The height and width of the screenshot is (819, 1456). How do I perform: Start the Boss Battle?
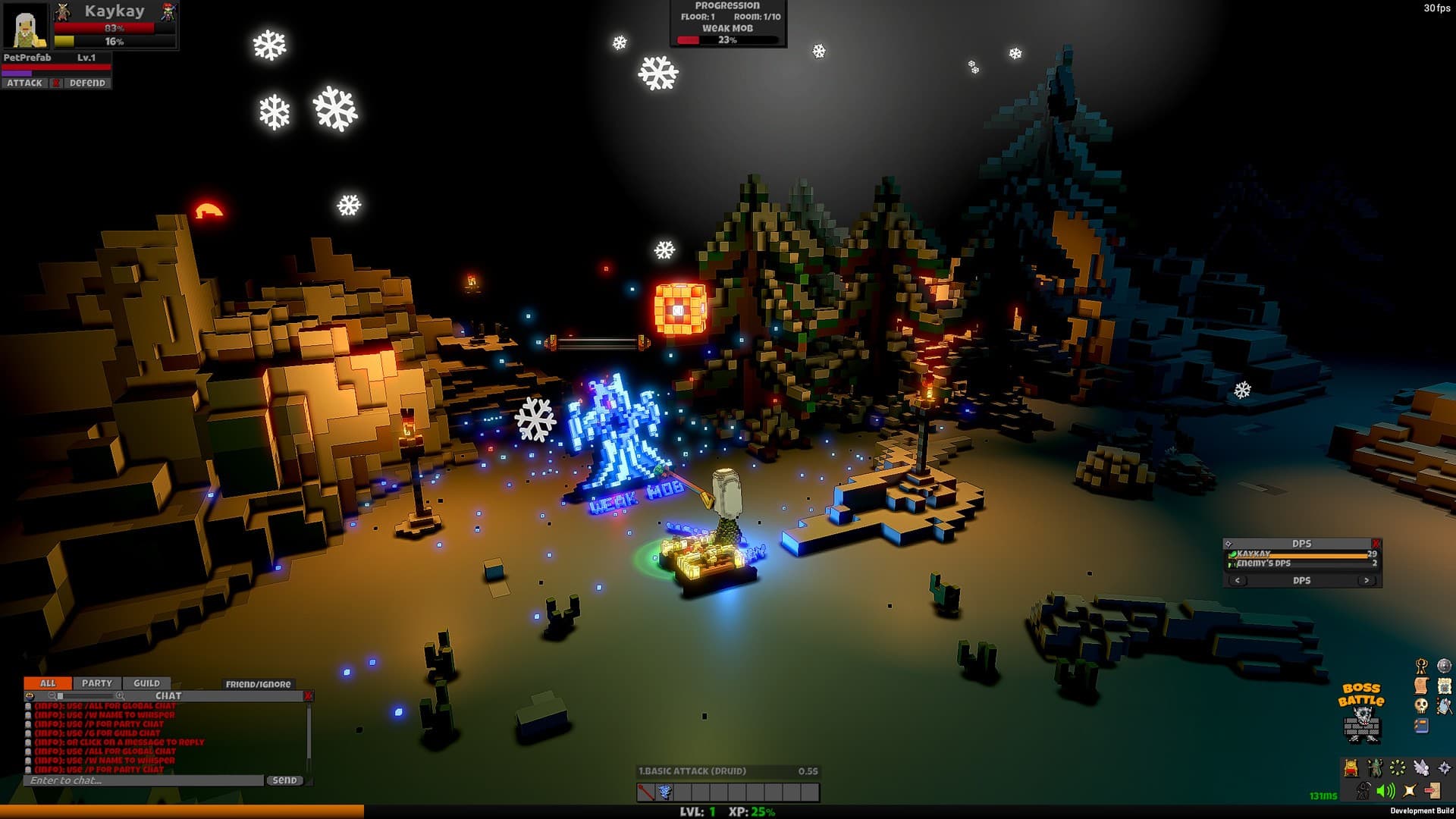tap(1362, 714)
